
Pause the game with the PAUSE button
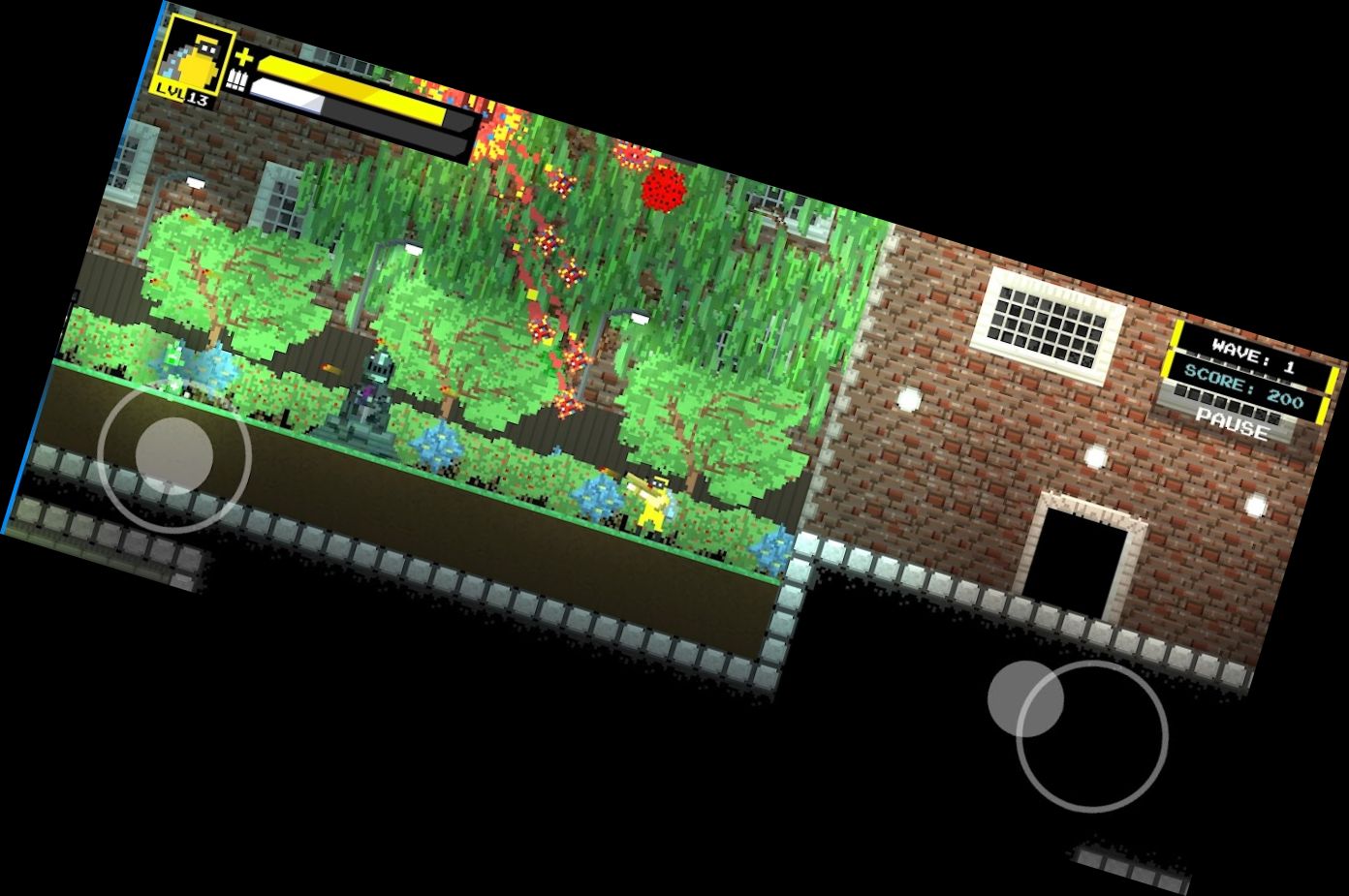coord(1232,424)
